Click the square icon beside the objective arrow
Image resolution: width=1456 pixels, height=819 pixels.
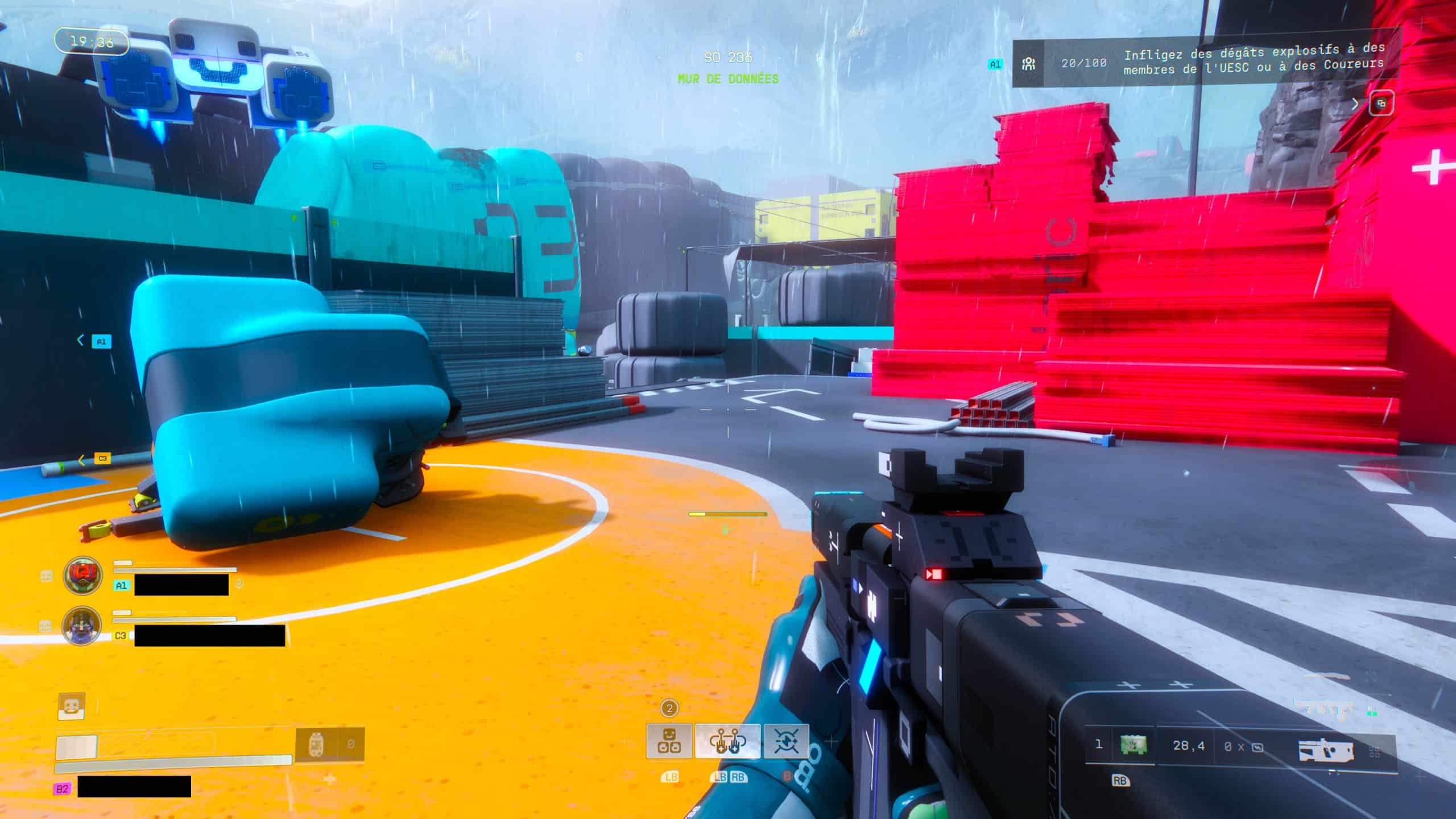(1380, 104)
